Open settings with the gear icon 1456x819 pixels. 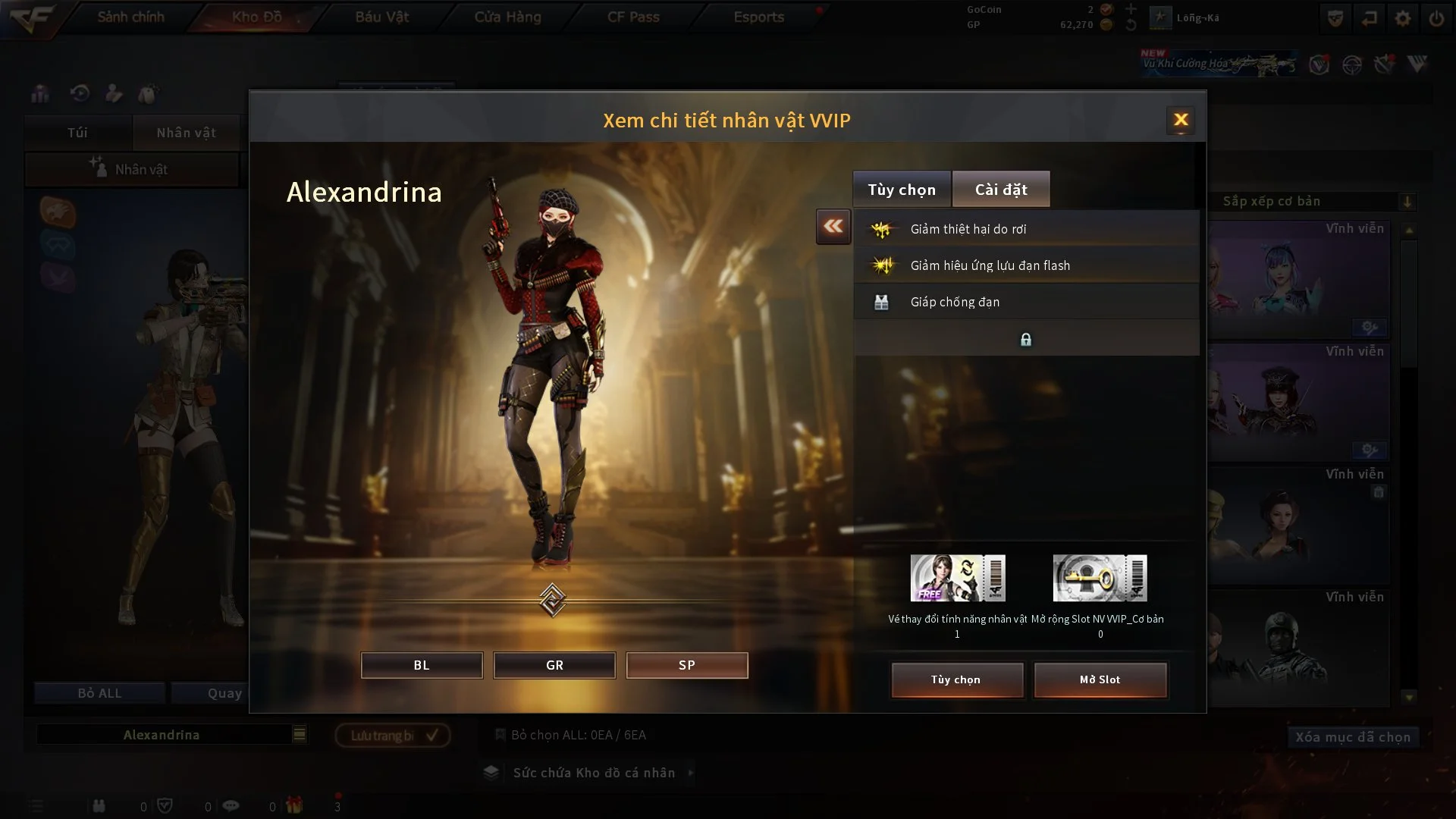(x=1403, y=18)
